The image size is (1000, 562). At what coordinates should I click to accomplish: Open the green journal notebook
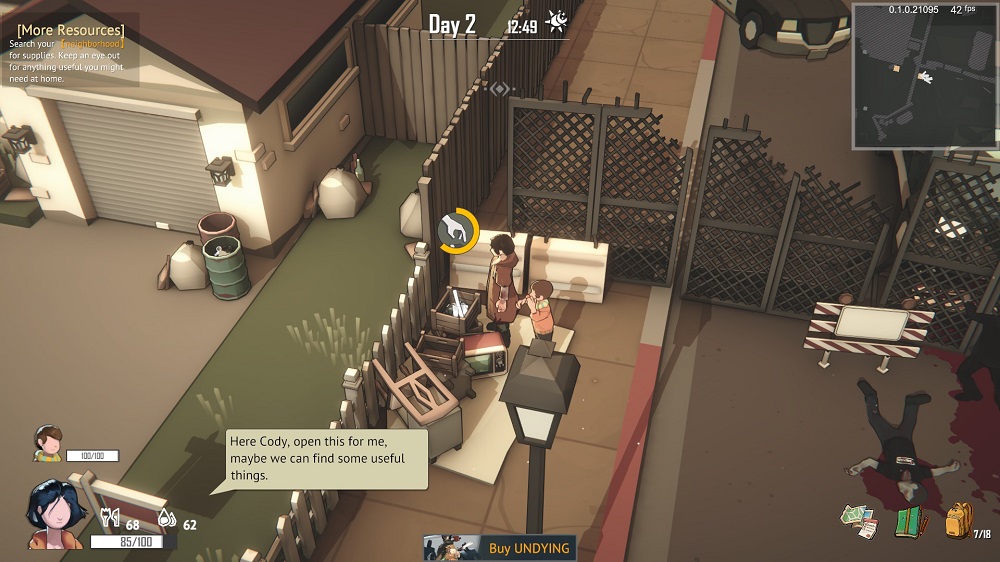pyautogui.click(x=908, y=522)
